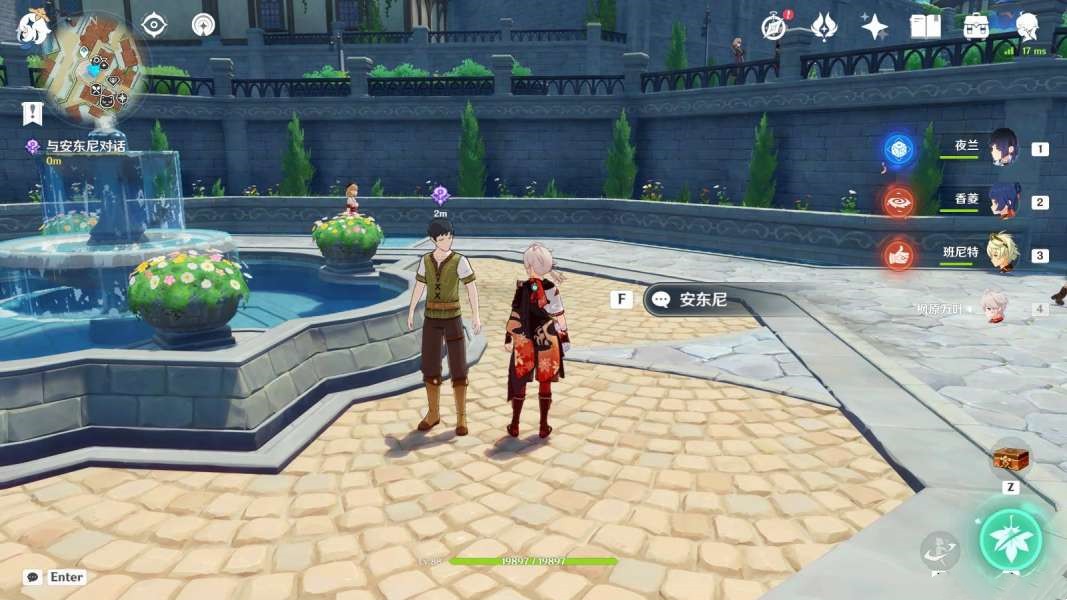1067x600 pixels.
Task: Switch to party member 香菱
Action: [1003, 201]
